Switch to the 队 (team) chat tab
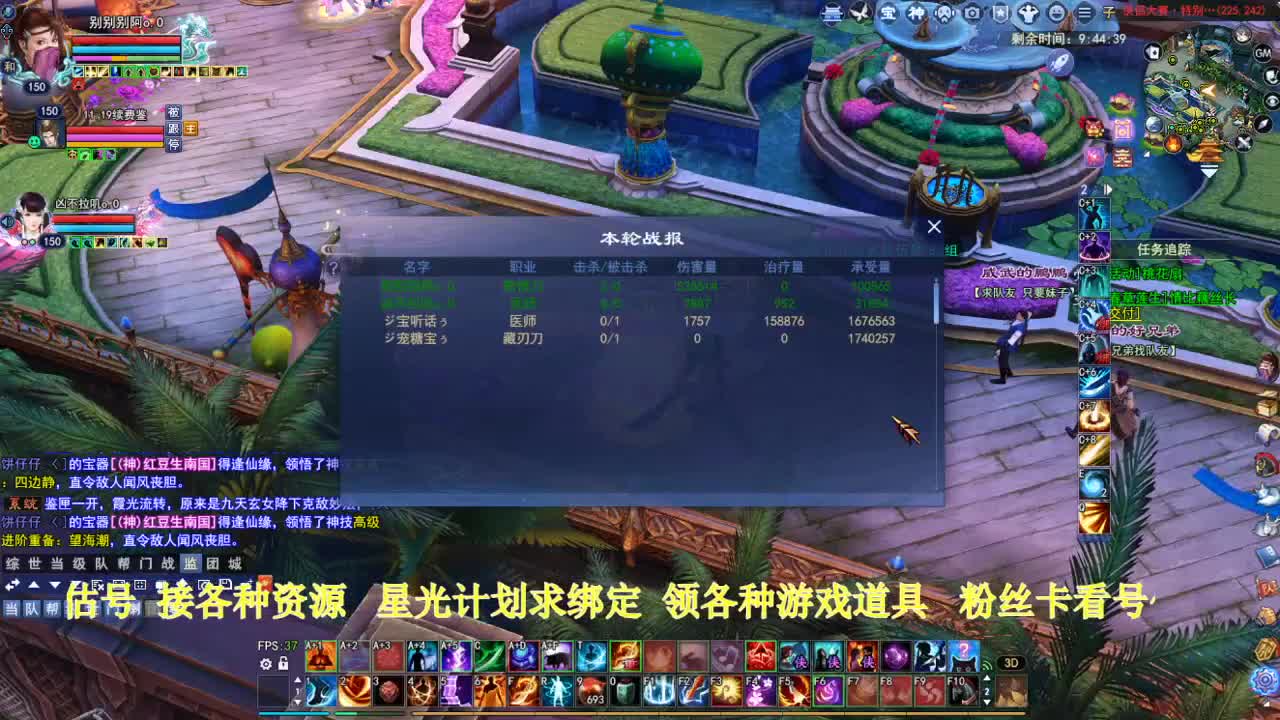Screen dimensions: 1280x720 click(x=99, y=563)
